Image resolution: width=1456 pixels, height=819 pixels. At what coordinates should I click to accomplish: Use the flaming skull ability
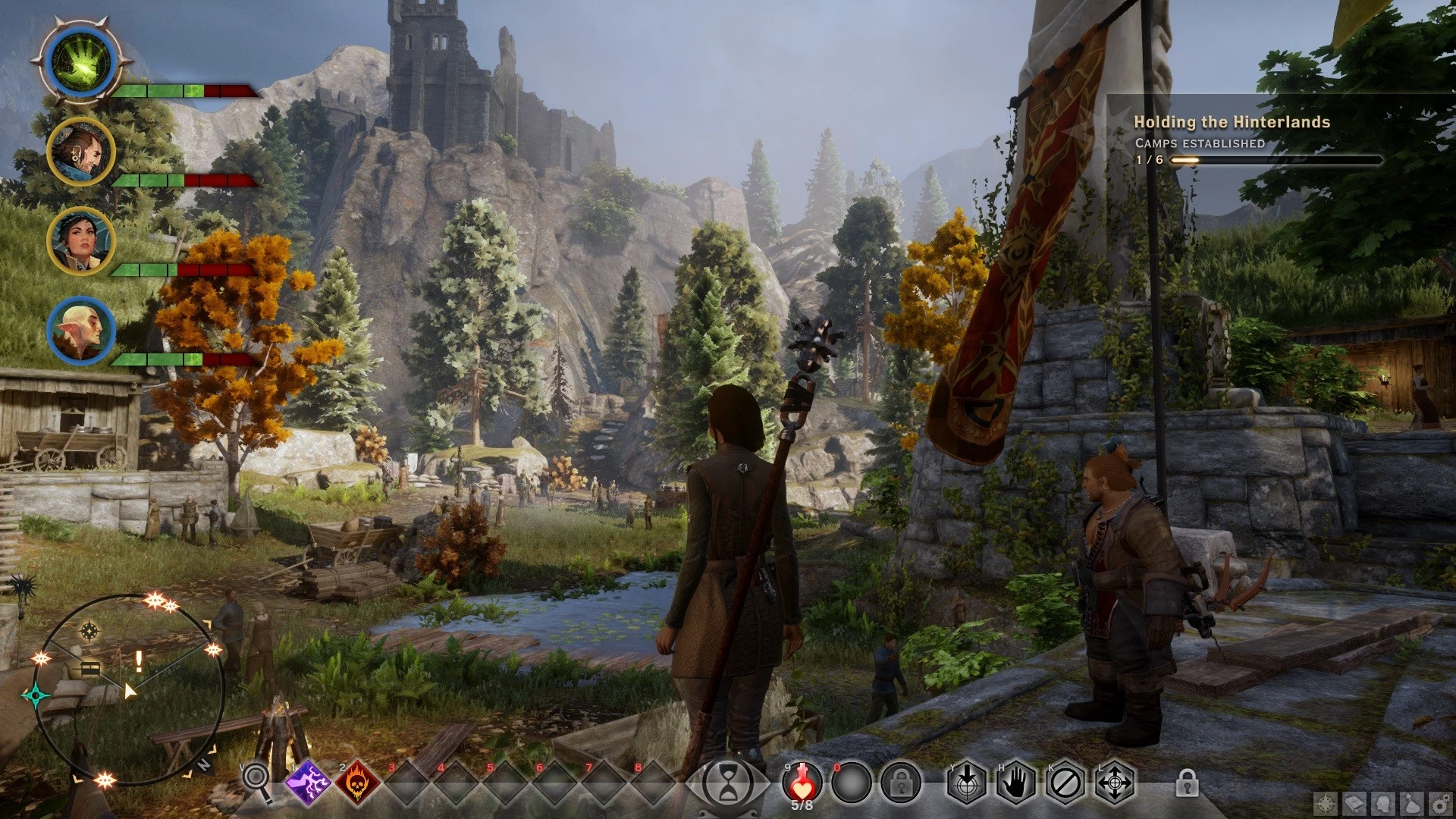click(357, 783)
